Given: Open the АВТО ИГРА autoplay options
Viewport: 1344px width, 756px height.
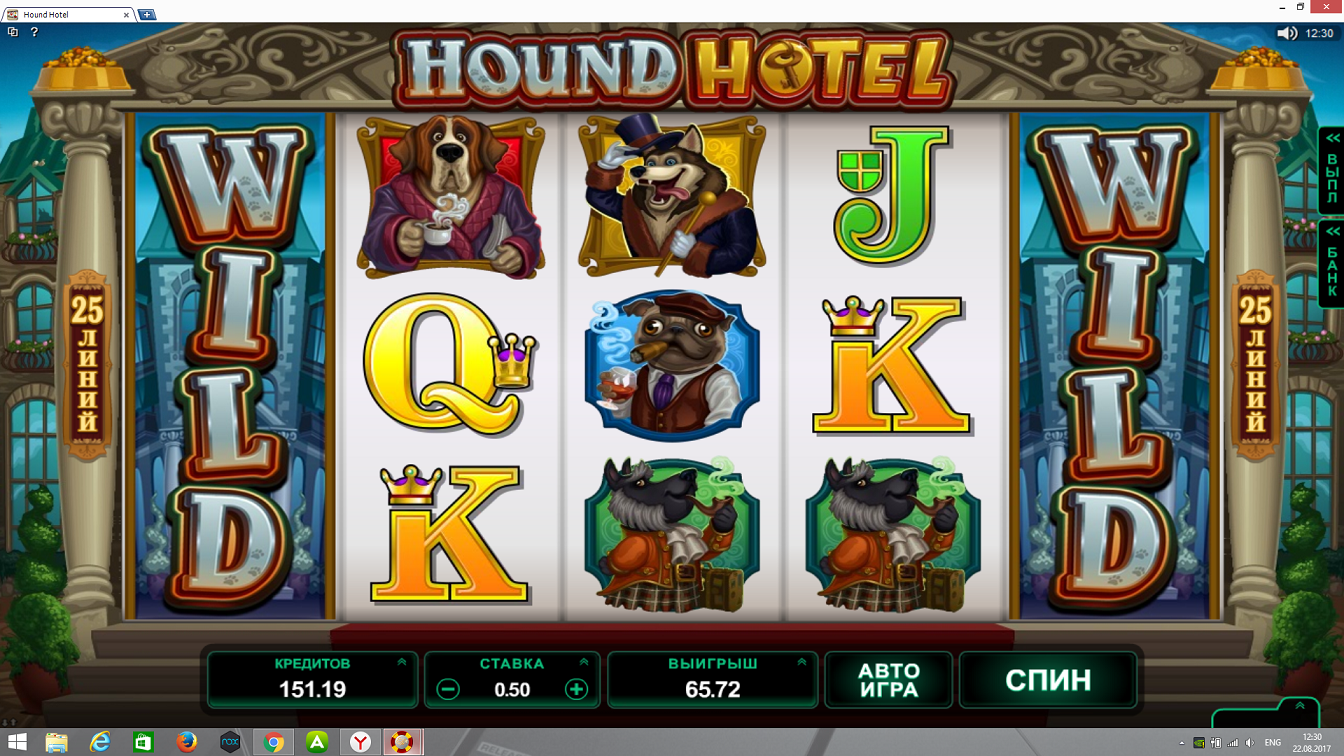Looking at the screenshot, I should coord(888,680).
